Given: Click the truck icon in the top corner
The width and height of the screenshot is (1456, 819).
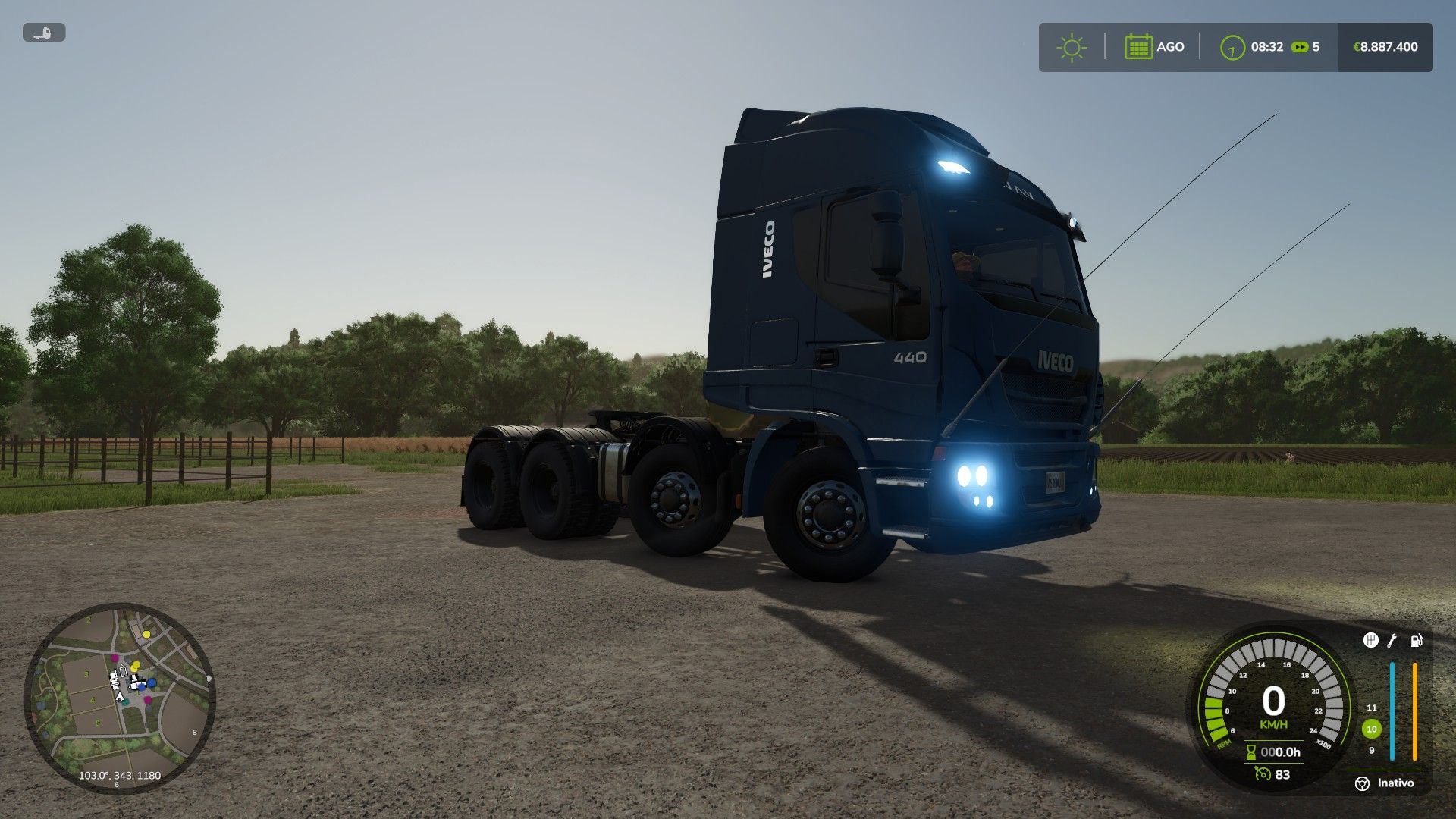Looking at the screenshot, I should pyautogui.click(x=44, y=33).
